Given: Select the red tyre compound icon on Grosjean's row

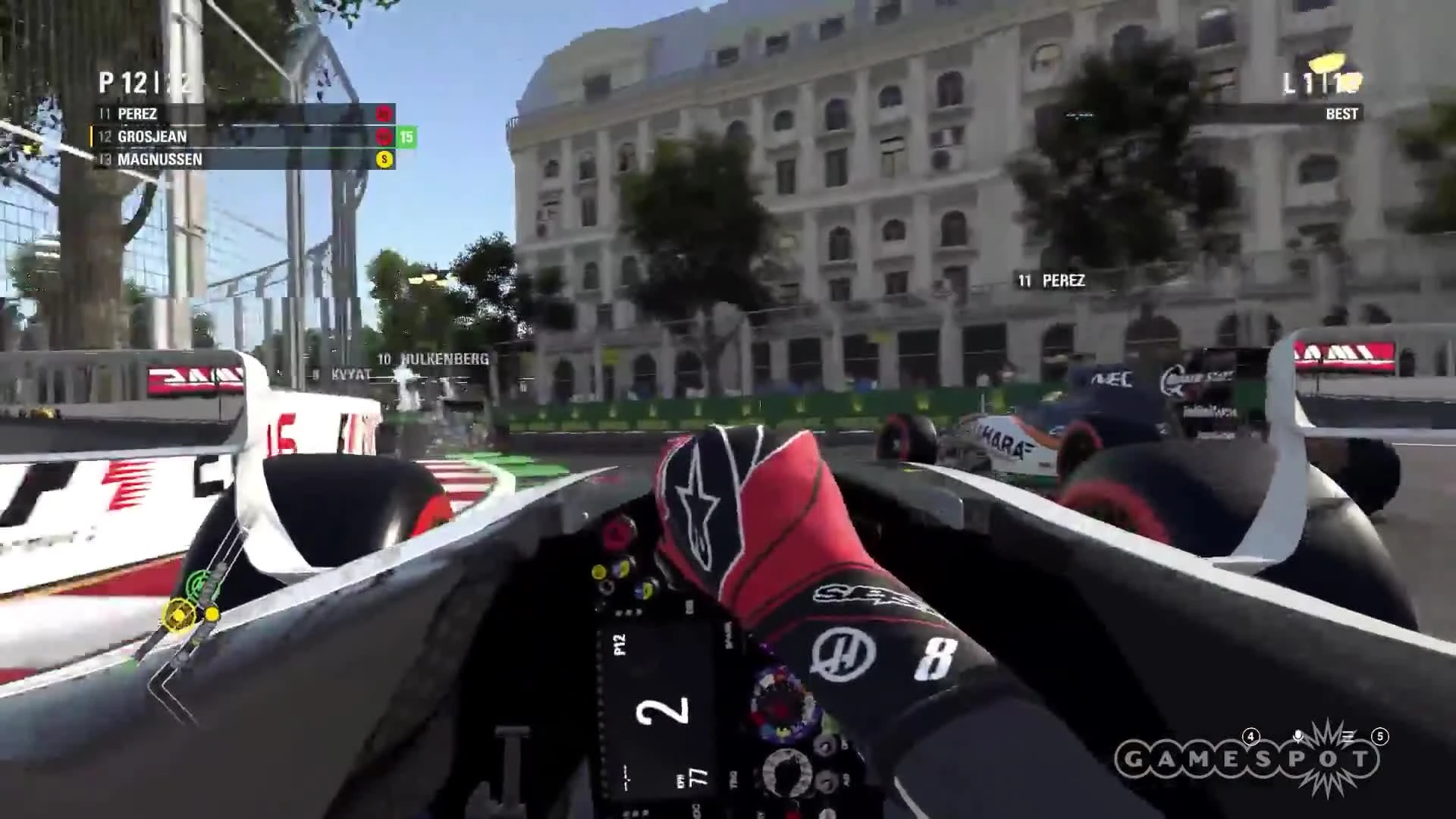Looking at the screenshot, I should [384, 137].
